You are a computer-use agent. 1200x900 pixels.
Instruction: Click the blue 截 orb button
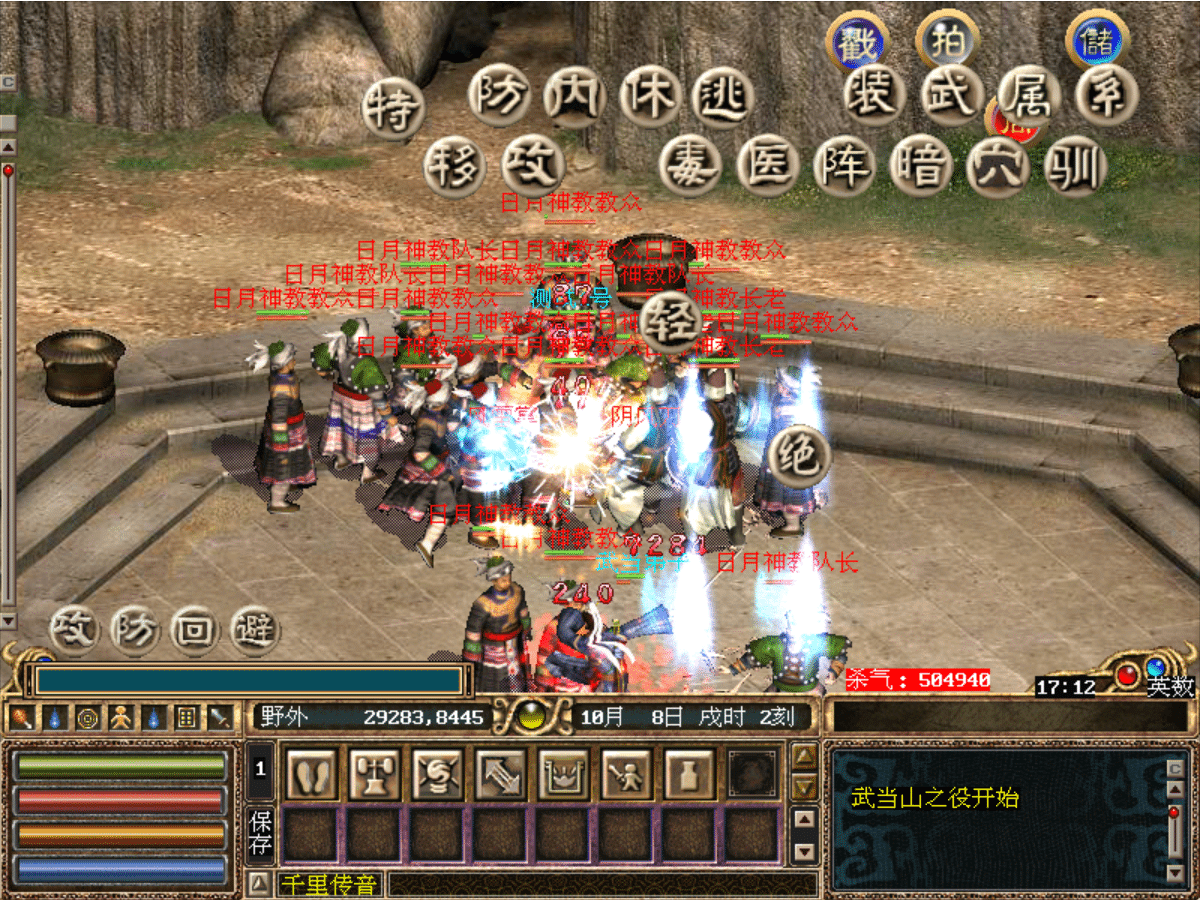coord(857,43)
